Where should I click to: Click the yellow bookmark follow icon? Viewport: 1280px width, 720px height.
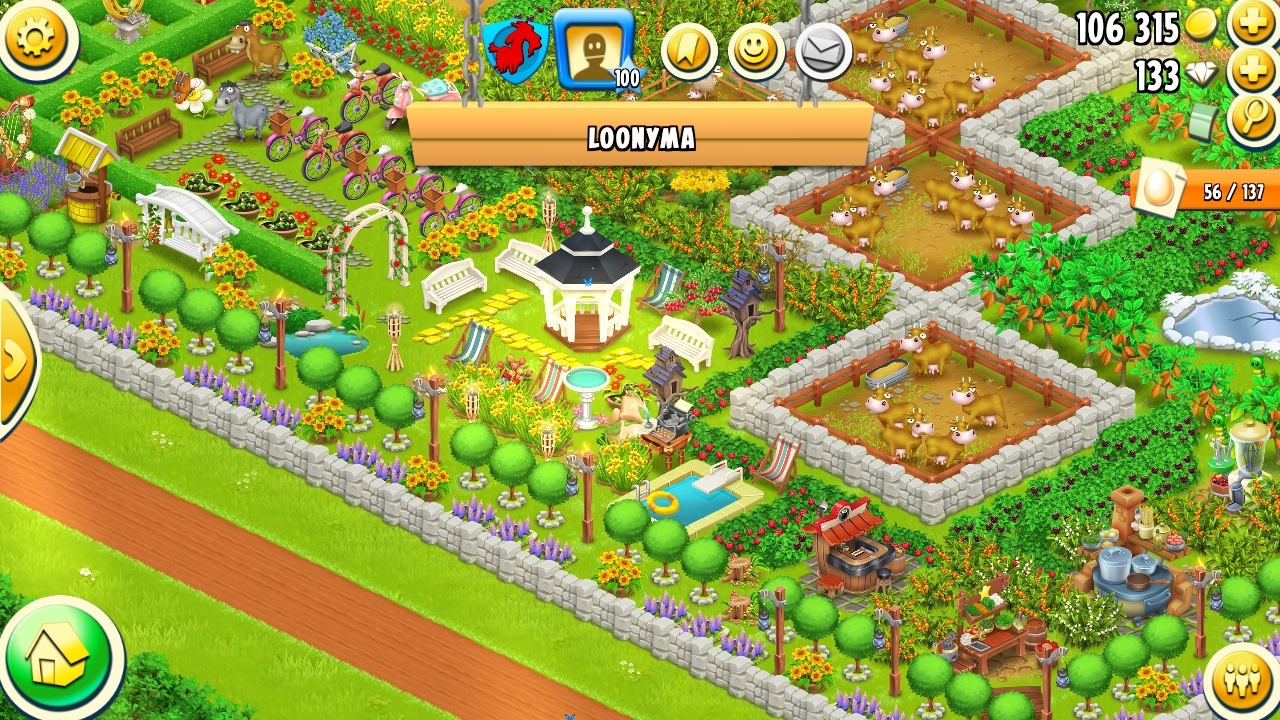pyautogui.click(x=689, y=52)
